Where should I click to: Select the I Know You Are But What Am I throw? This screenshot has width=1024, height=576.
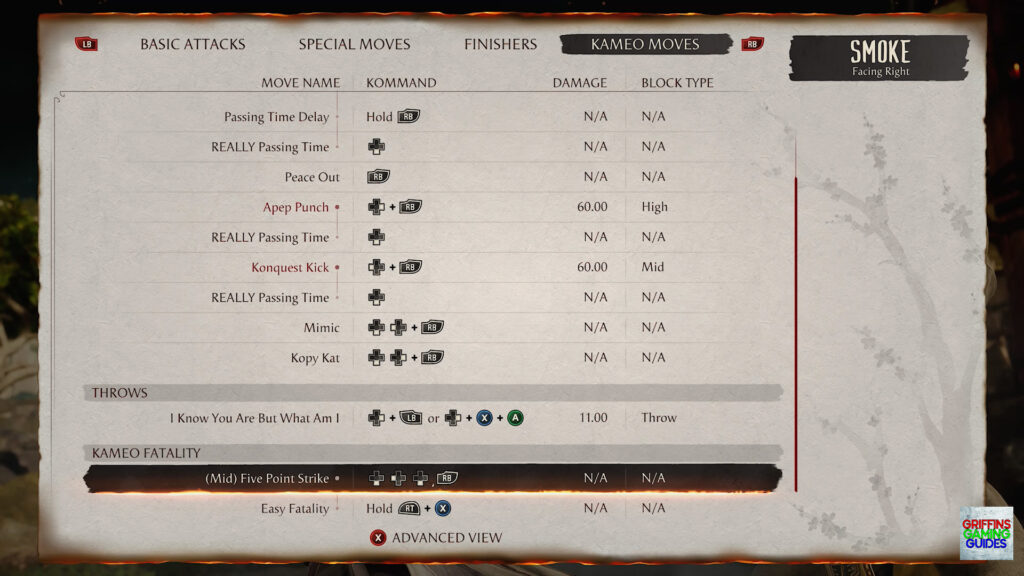(254, 418)
